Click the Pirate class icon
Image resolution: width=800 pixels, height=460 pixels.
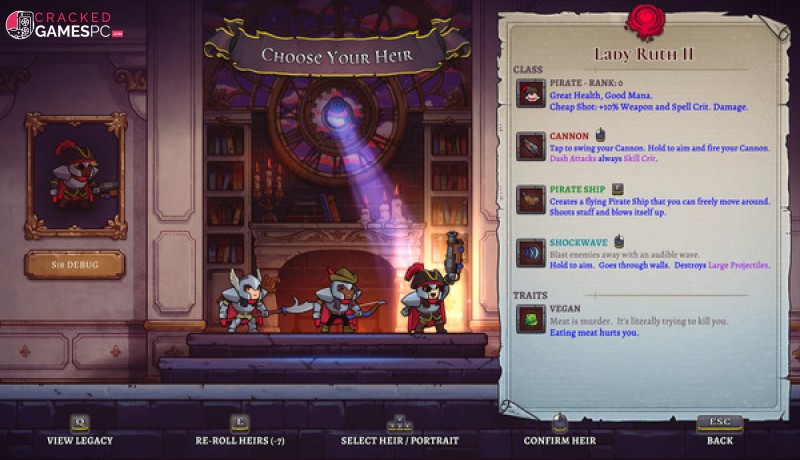coord(530,93)
